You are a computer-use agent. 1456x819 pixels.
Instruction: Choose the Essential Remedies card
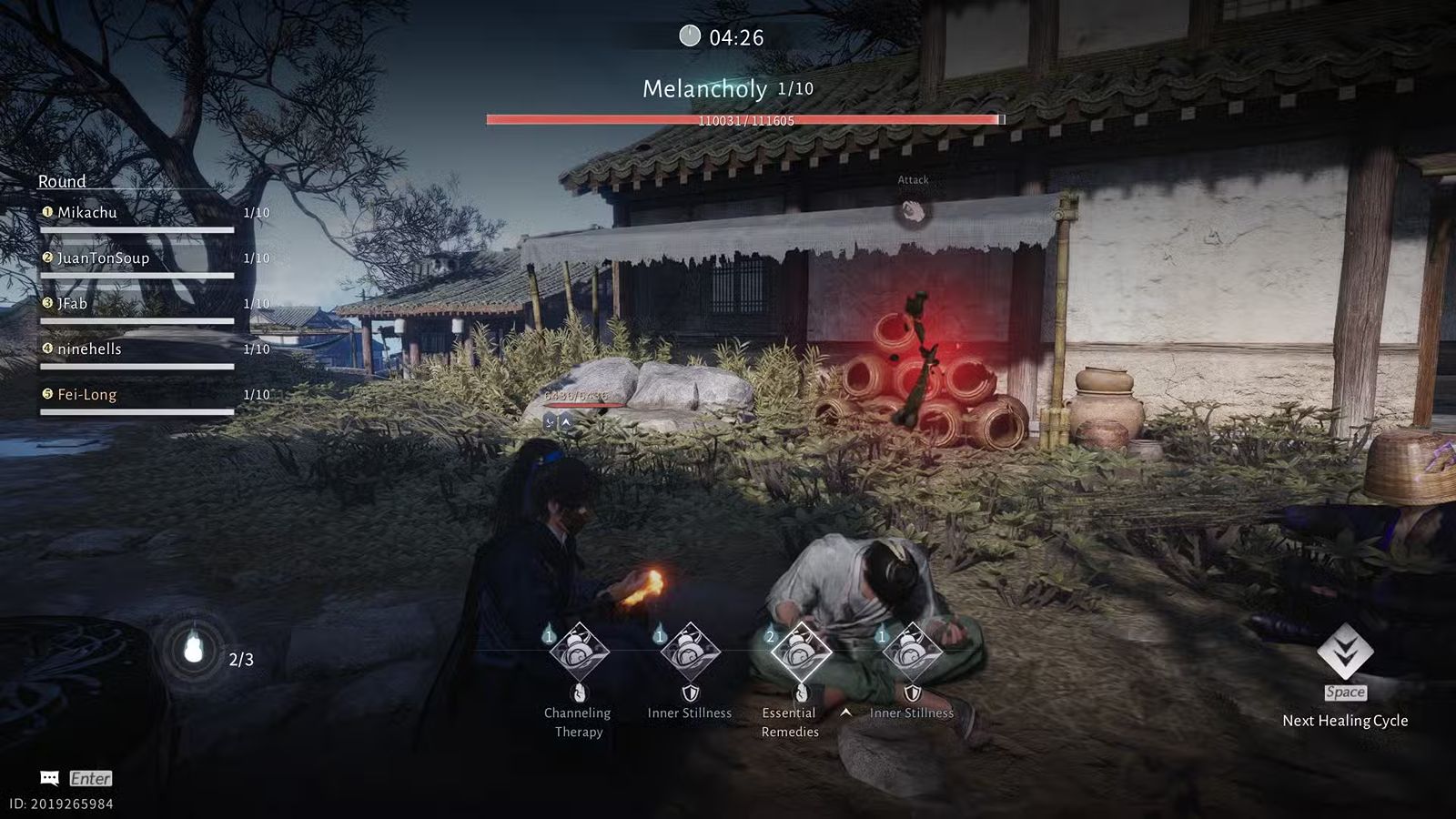800,652
